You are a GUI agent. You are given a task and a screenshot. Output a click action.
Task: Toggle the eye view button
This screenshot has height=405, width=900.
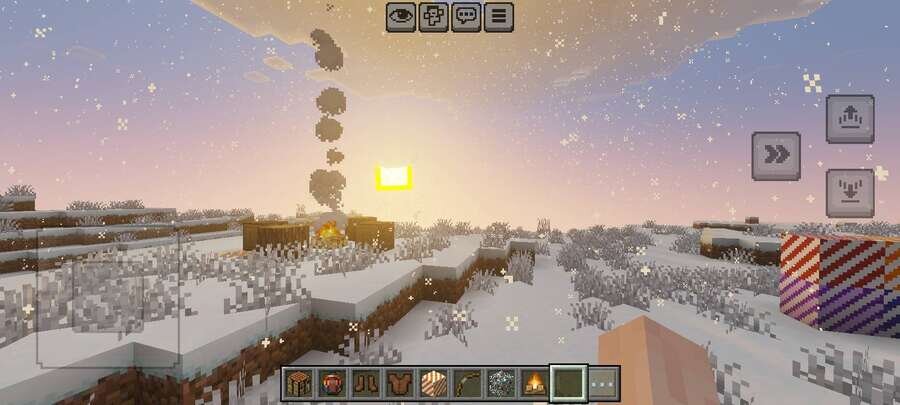(x=401, y=16)
